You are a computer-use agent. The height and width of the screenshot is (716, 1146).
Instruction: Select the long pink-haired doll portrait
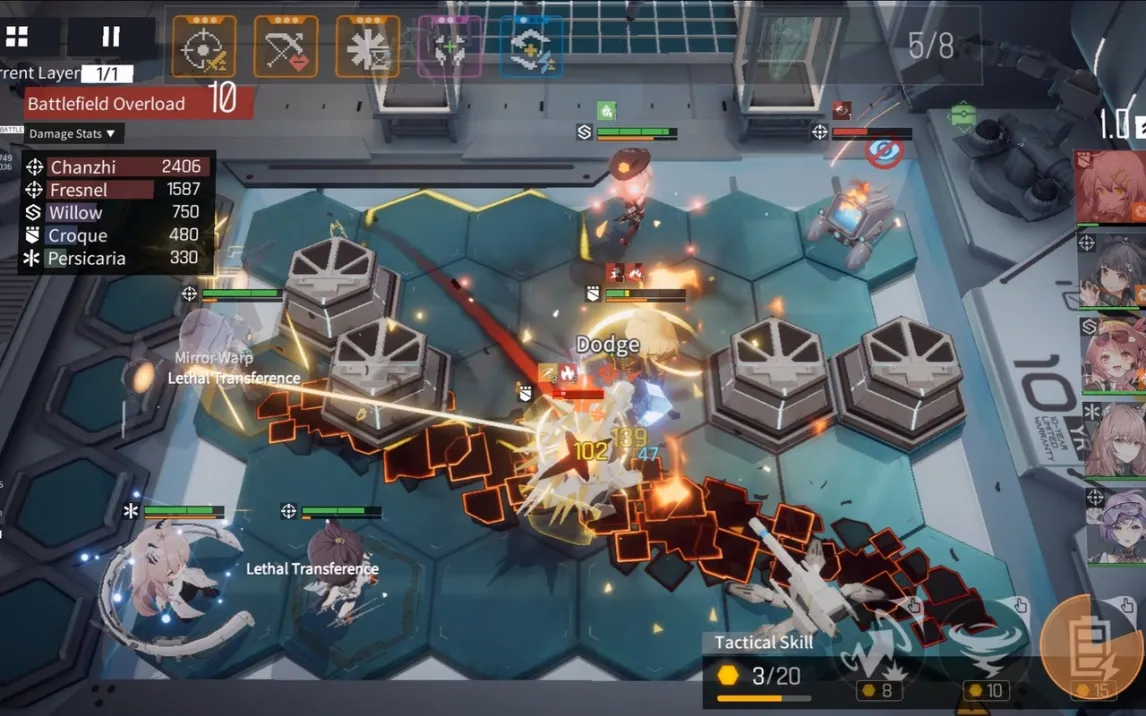(1114, 441)
